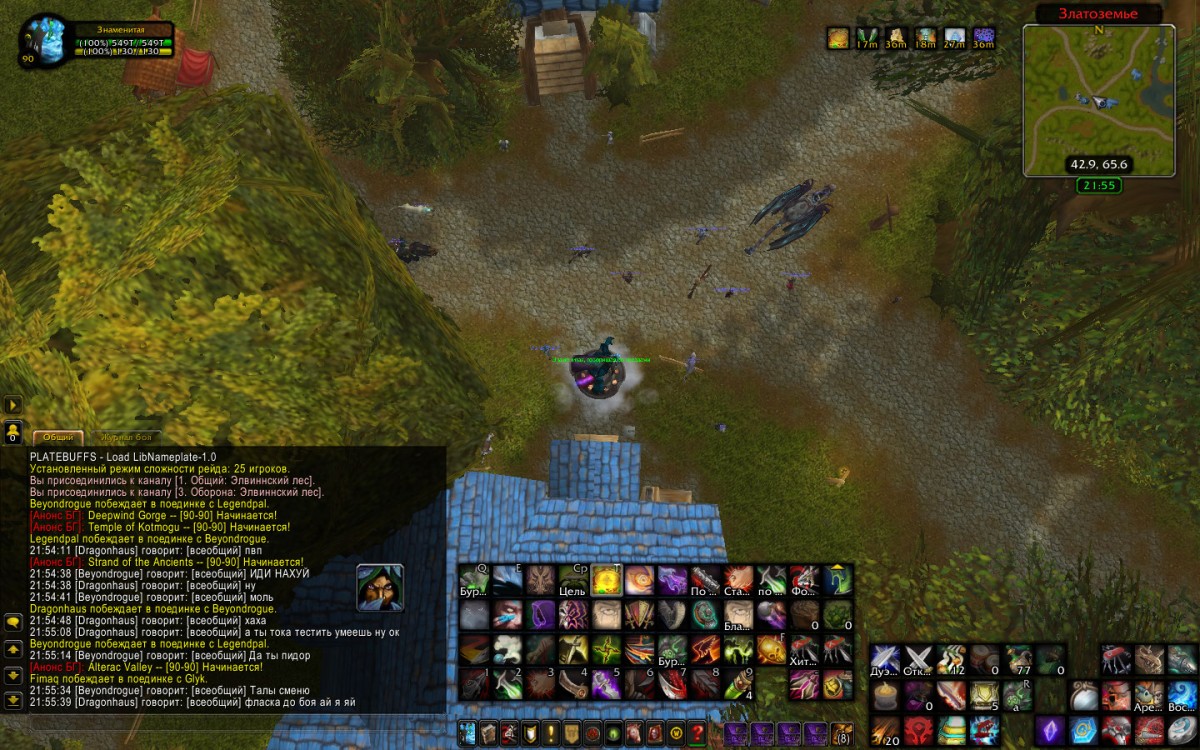Activate the glowing golden ability bound to T

coord(606,580)
